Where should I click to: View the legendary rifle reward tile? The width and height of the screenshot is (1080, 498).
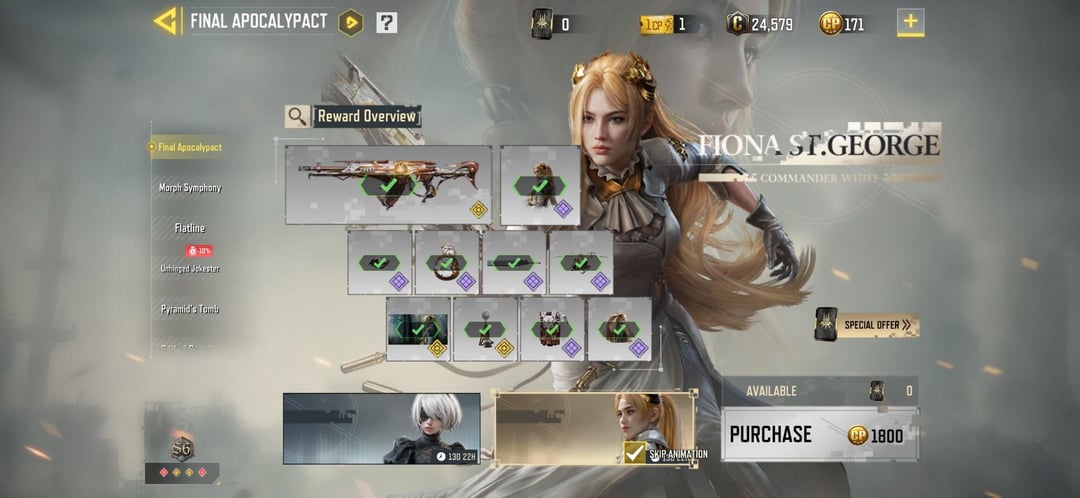(388, 184)
